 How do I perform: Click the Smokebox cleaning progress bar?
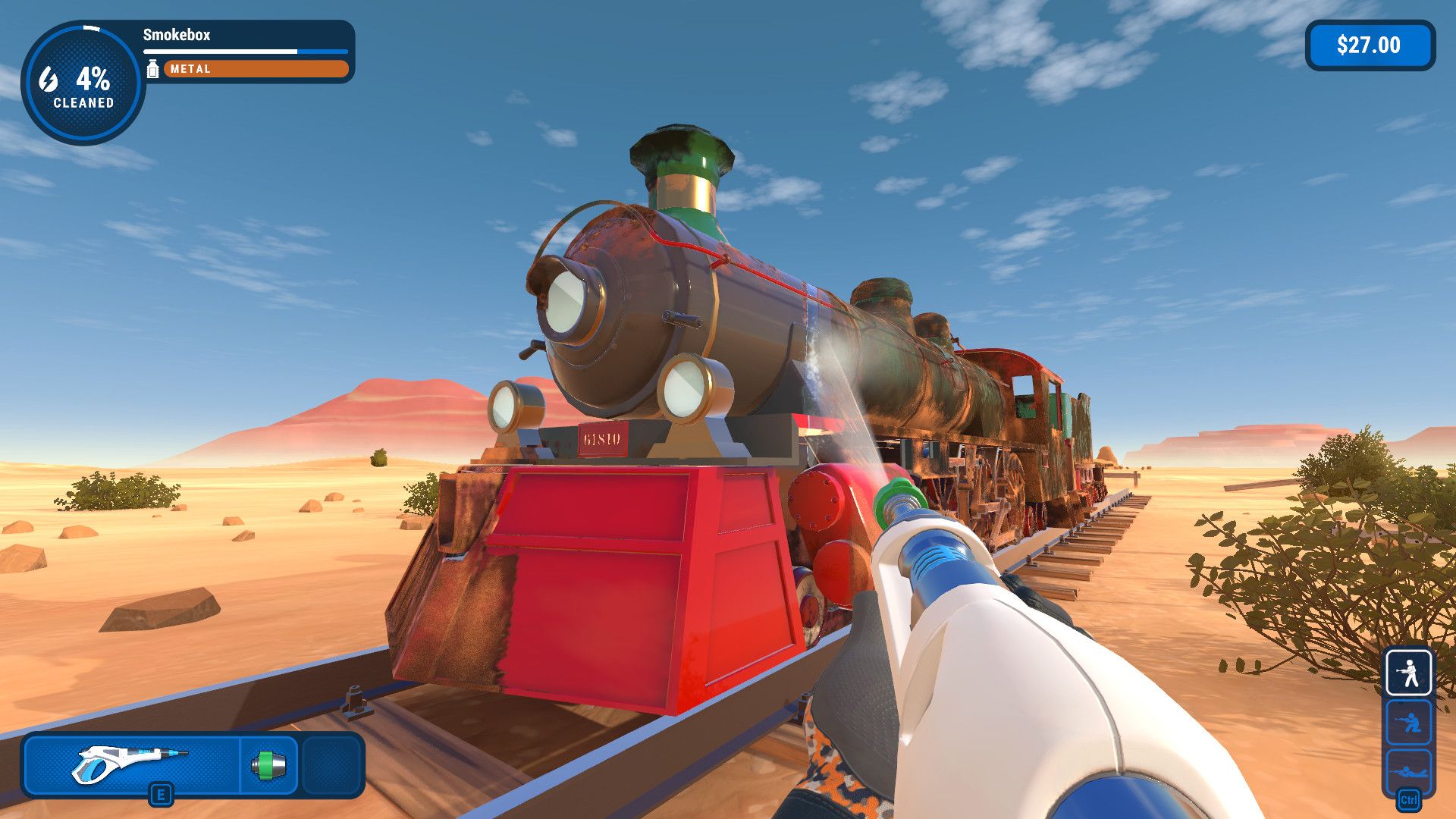pyautogui.click(x=244, y=50)
